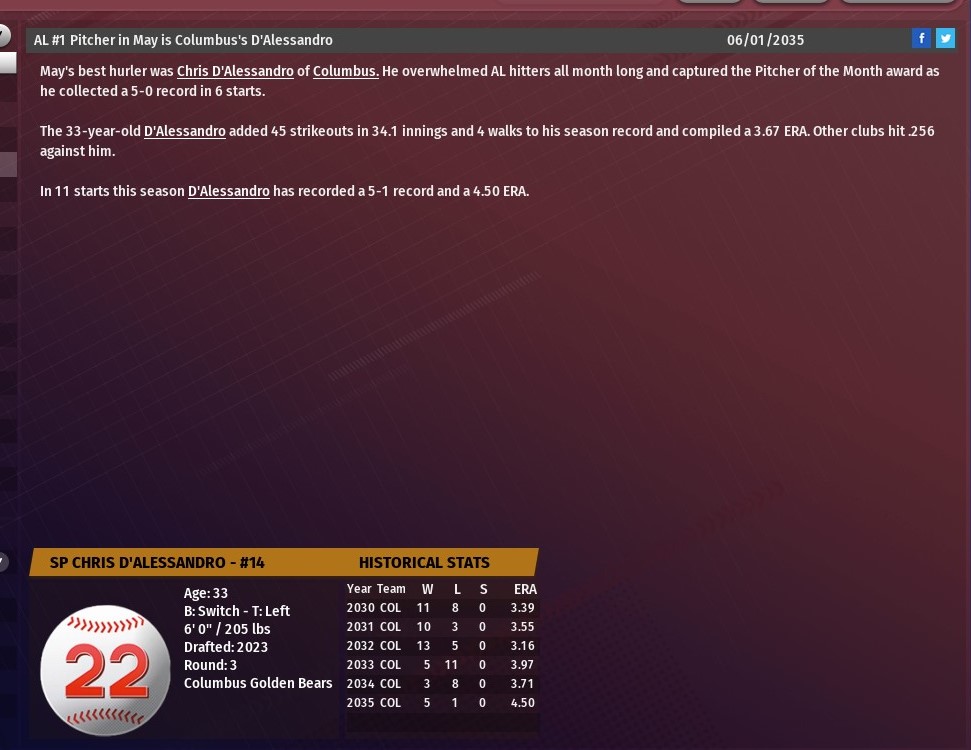Share the article via the Twitter icon
Image resolution: width=971 pixels, height=750 pixels.
[945, 39]
